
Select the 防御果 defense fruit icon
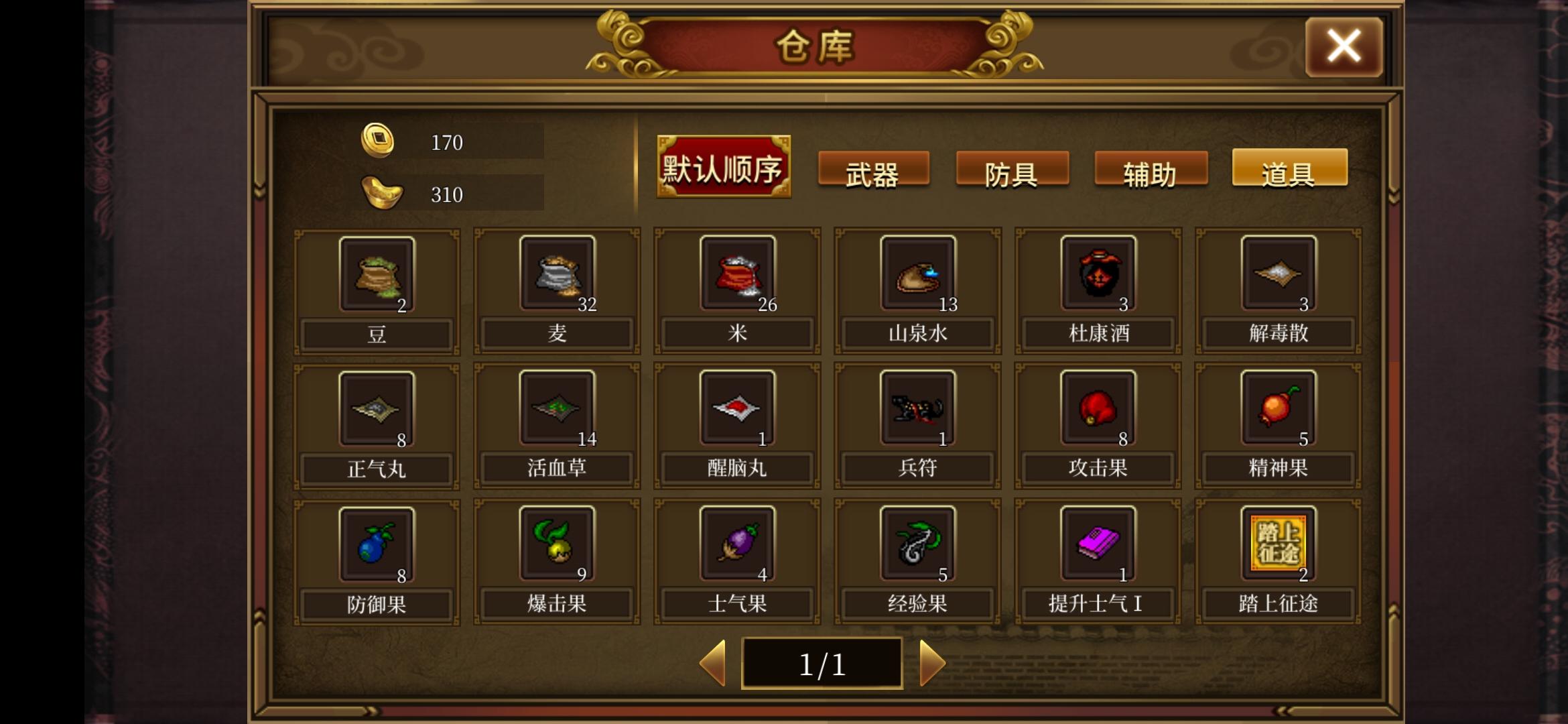pyautogui.click(x=377, y=543)
